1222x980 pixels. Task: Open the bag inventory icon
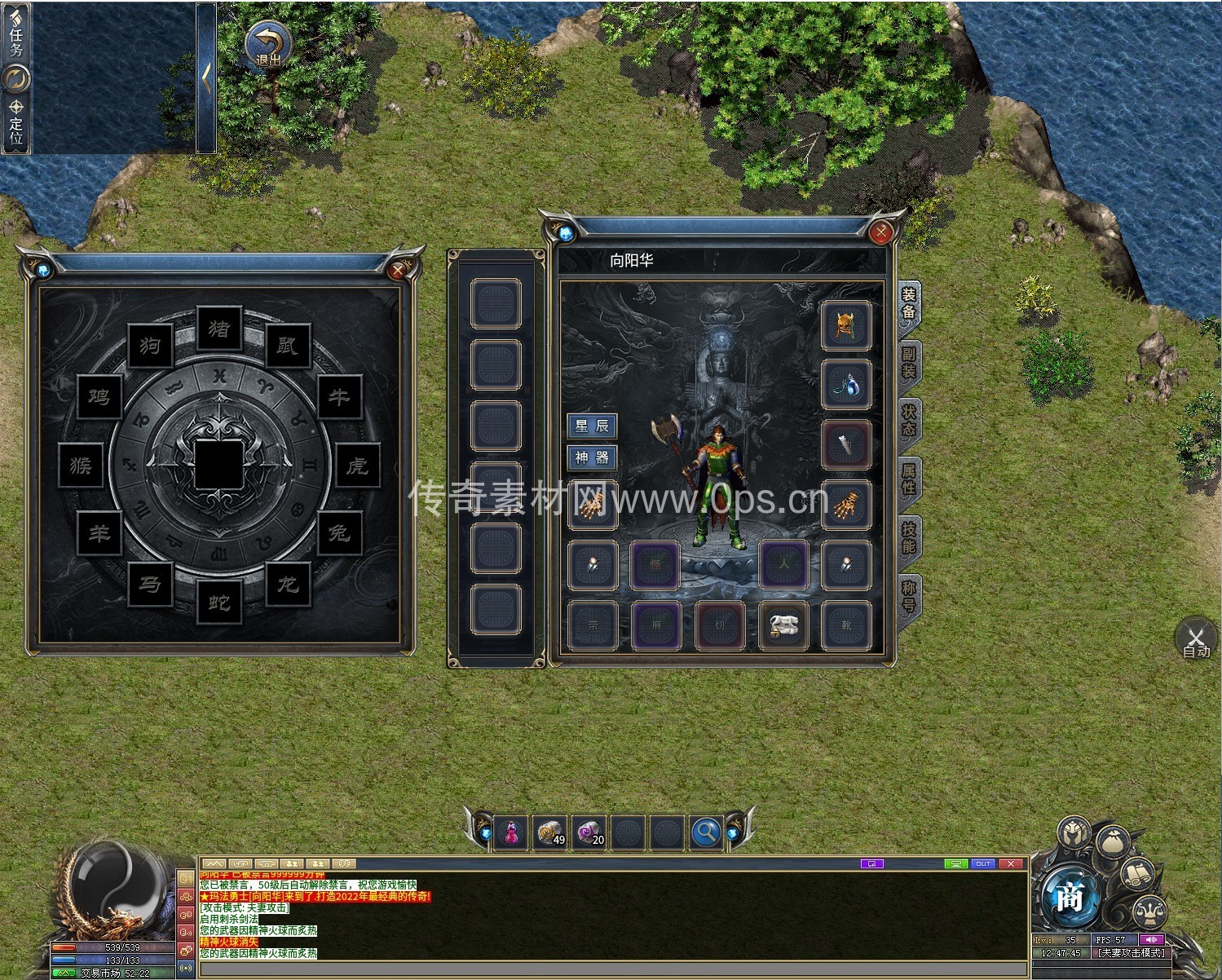pos(1114,841)
